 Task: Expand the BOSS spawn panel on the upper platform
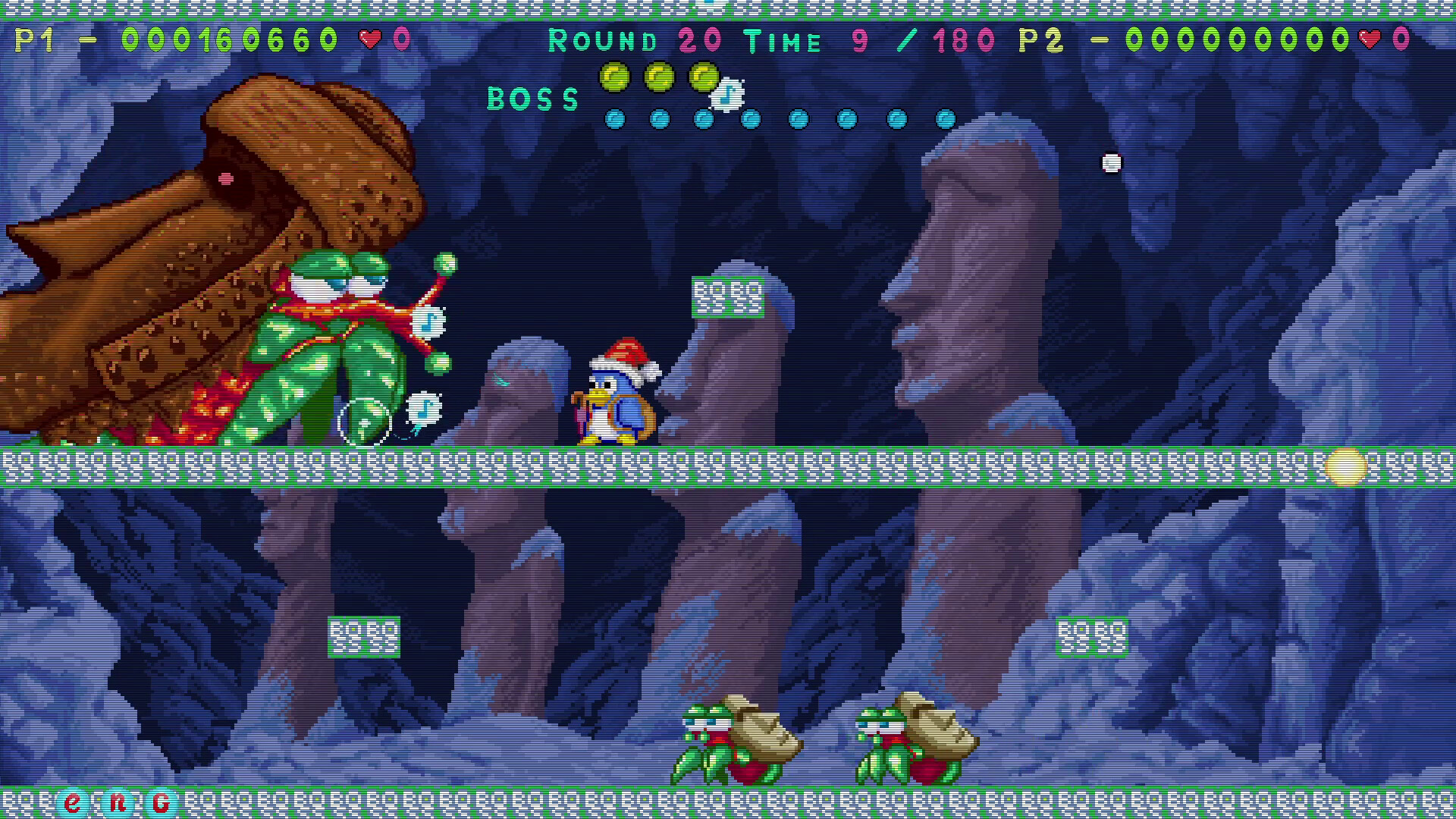click(x=729, y=296)
